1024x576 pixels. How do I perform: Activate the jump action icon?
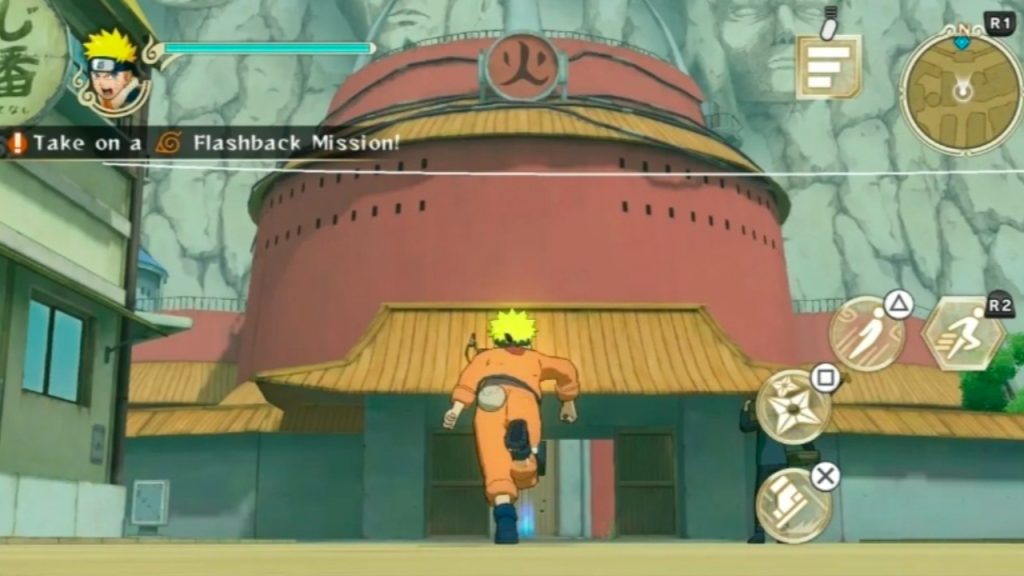pos(866,334)
